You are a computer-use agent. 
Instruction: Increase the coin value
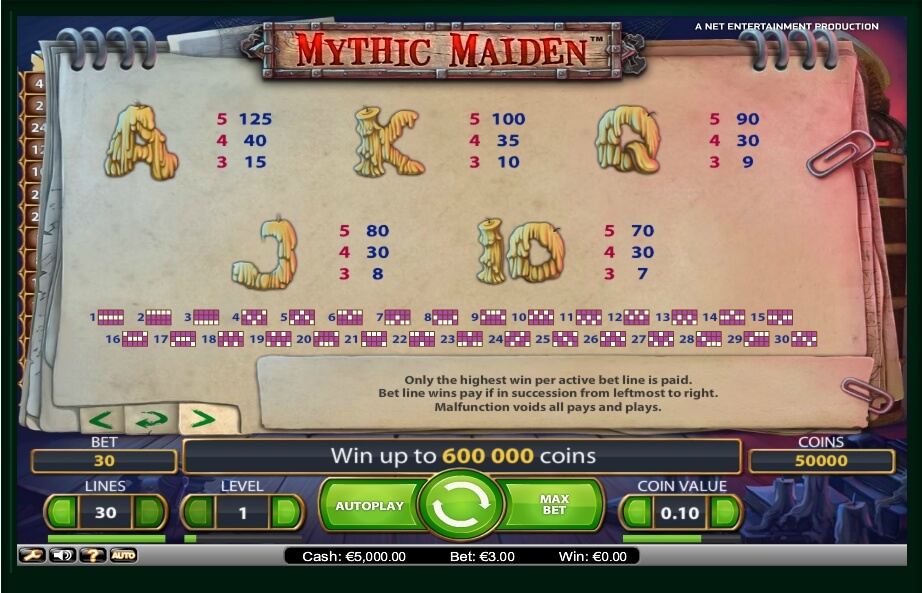725,513
